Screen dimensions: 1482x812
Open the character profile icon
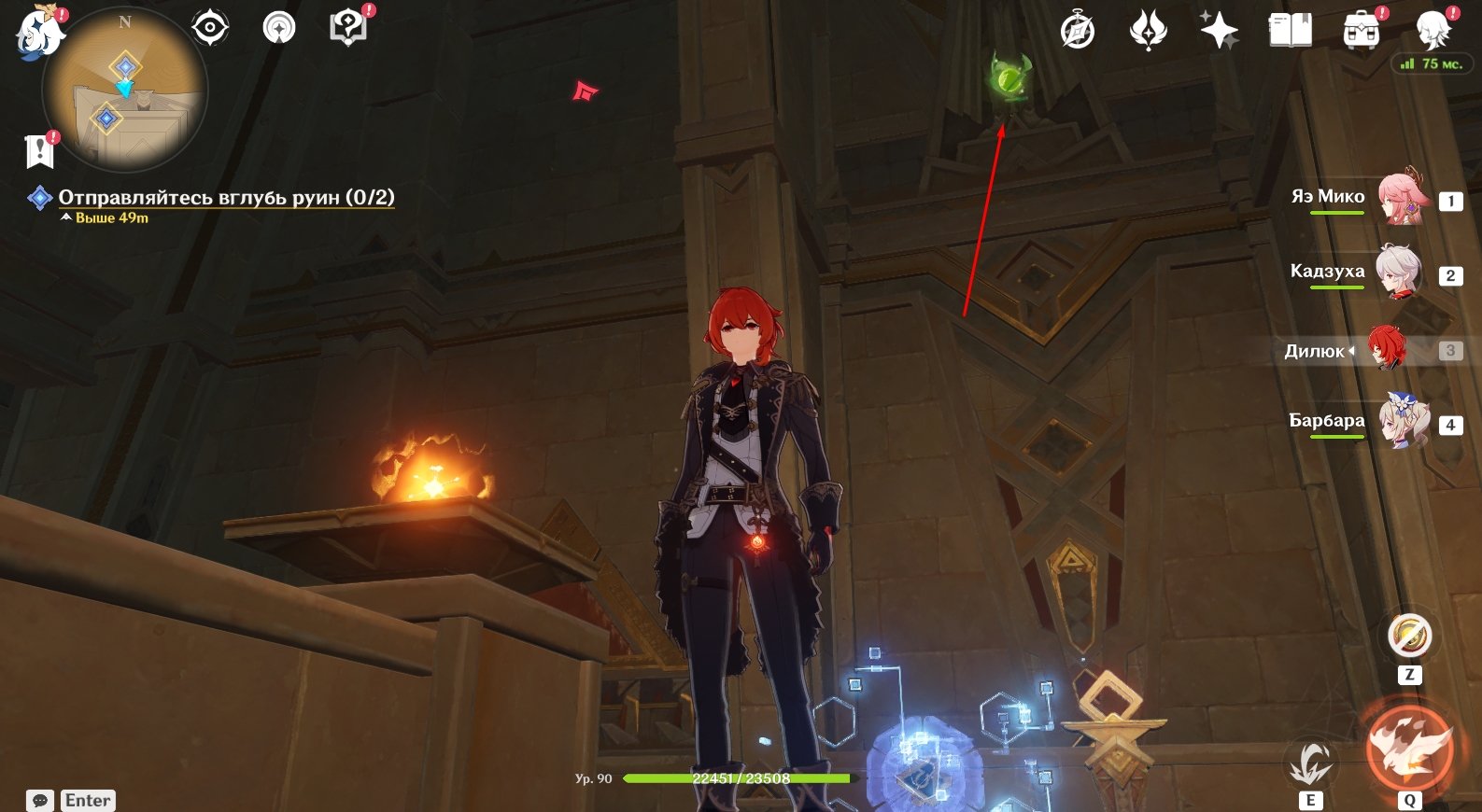[1432, 31]
